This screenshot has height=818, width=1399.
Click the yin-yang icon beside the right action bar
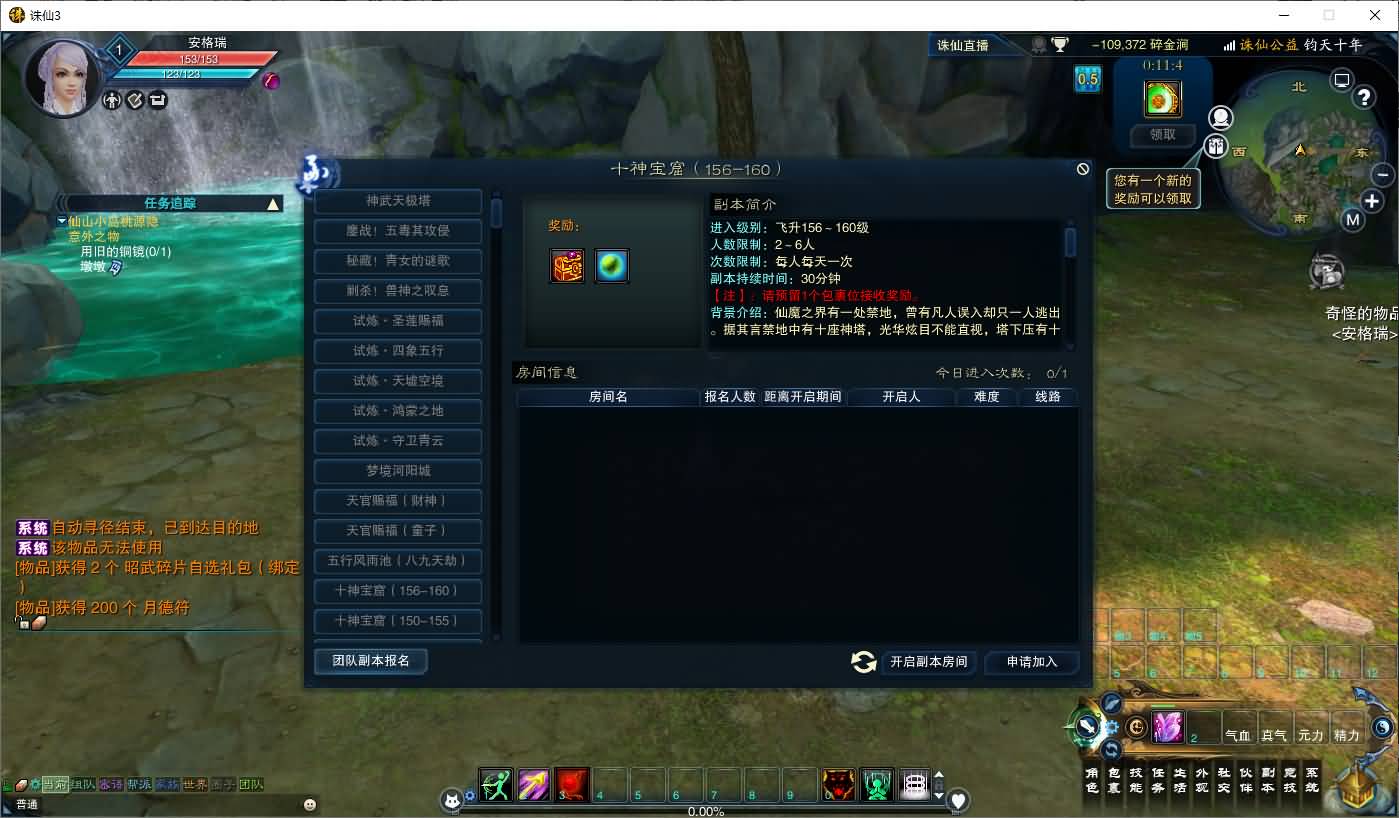point(1136,728)
